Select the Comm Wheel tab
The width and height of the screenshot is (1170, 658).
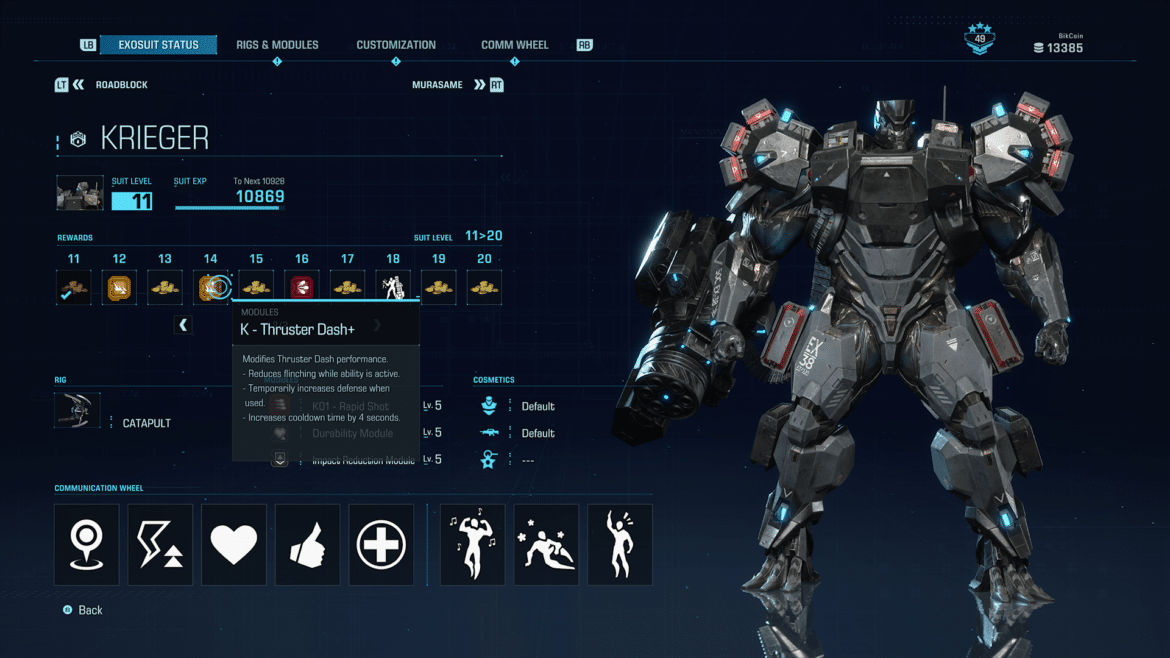[514, 45]
